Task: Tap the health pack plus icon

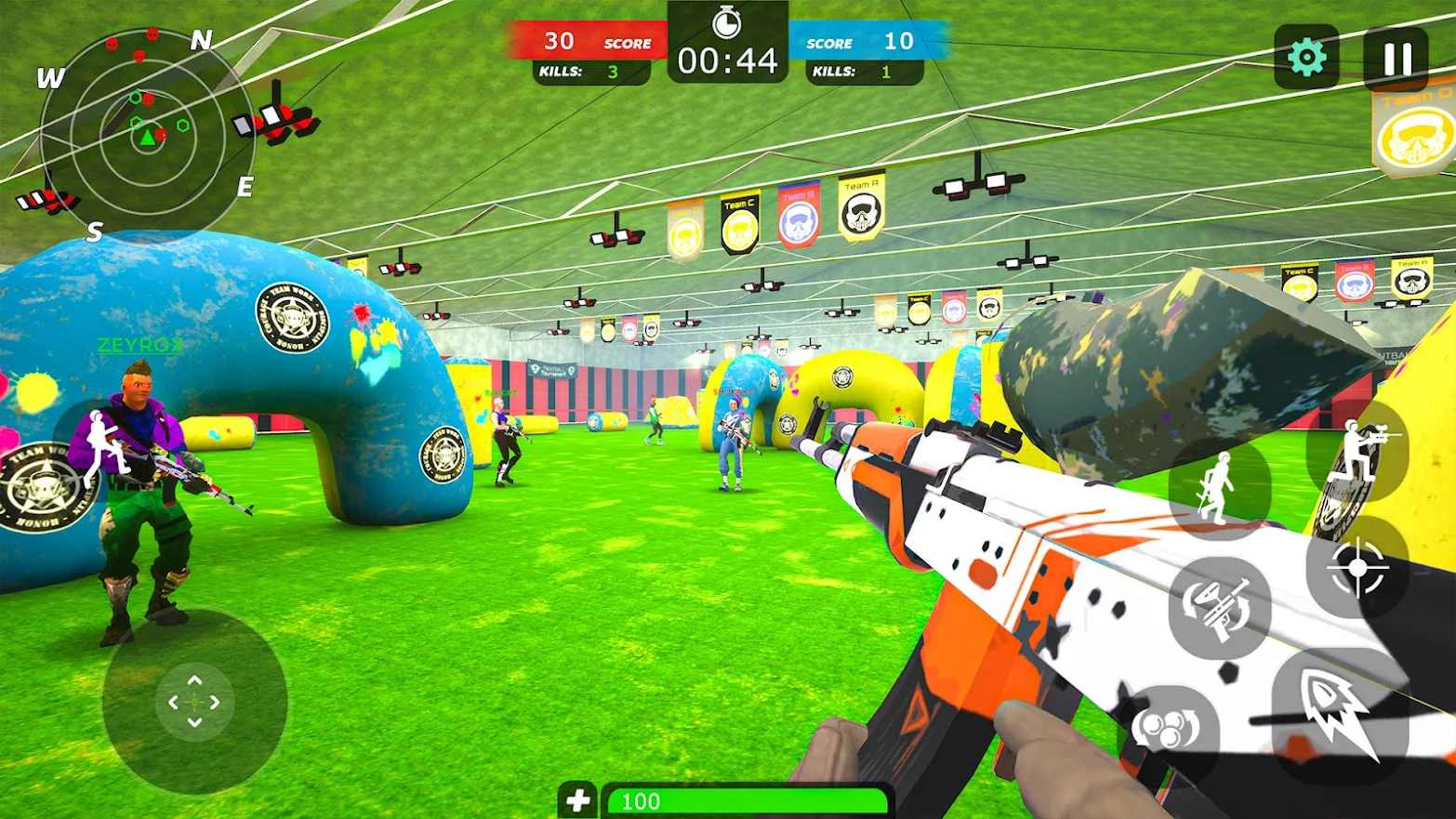Action: [579, 798]
